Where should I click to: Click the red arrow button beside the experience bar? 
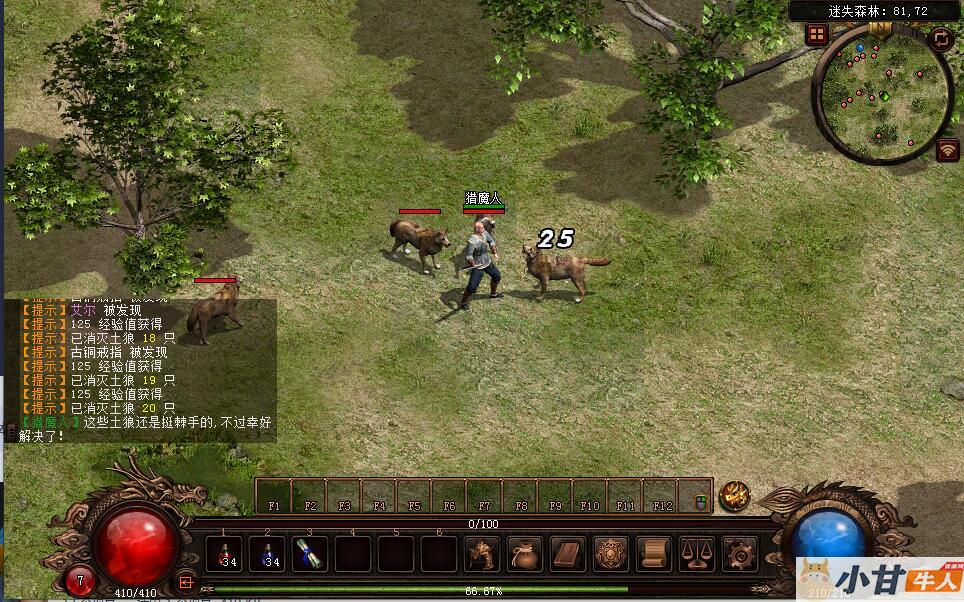point(185,581)
